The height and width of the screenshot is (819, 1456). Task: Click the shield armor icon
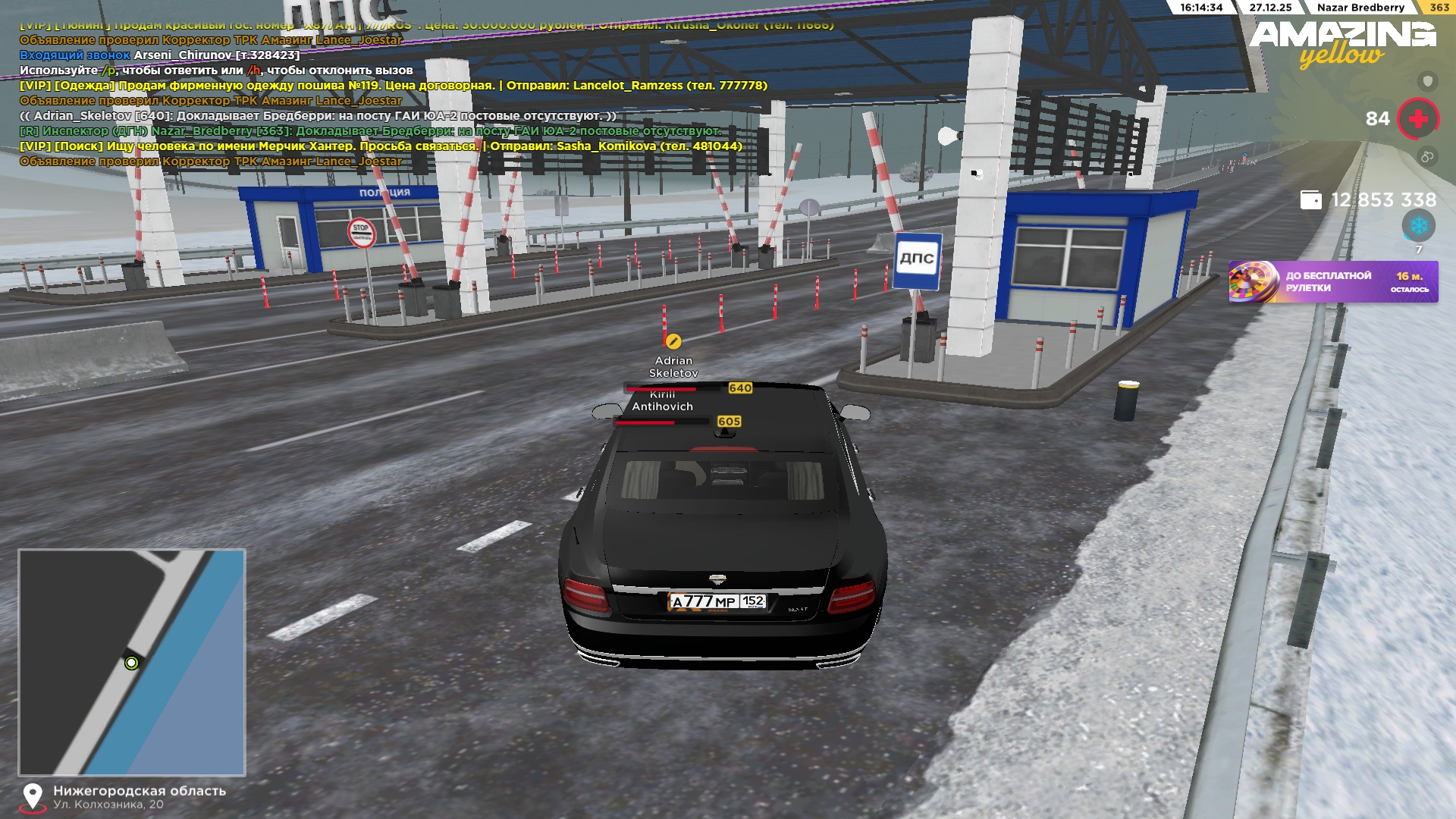click(x=1428, y=81)
